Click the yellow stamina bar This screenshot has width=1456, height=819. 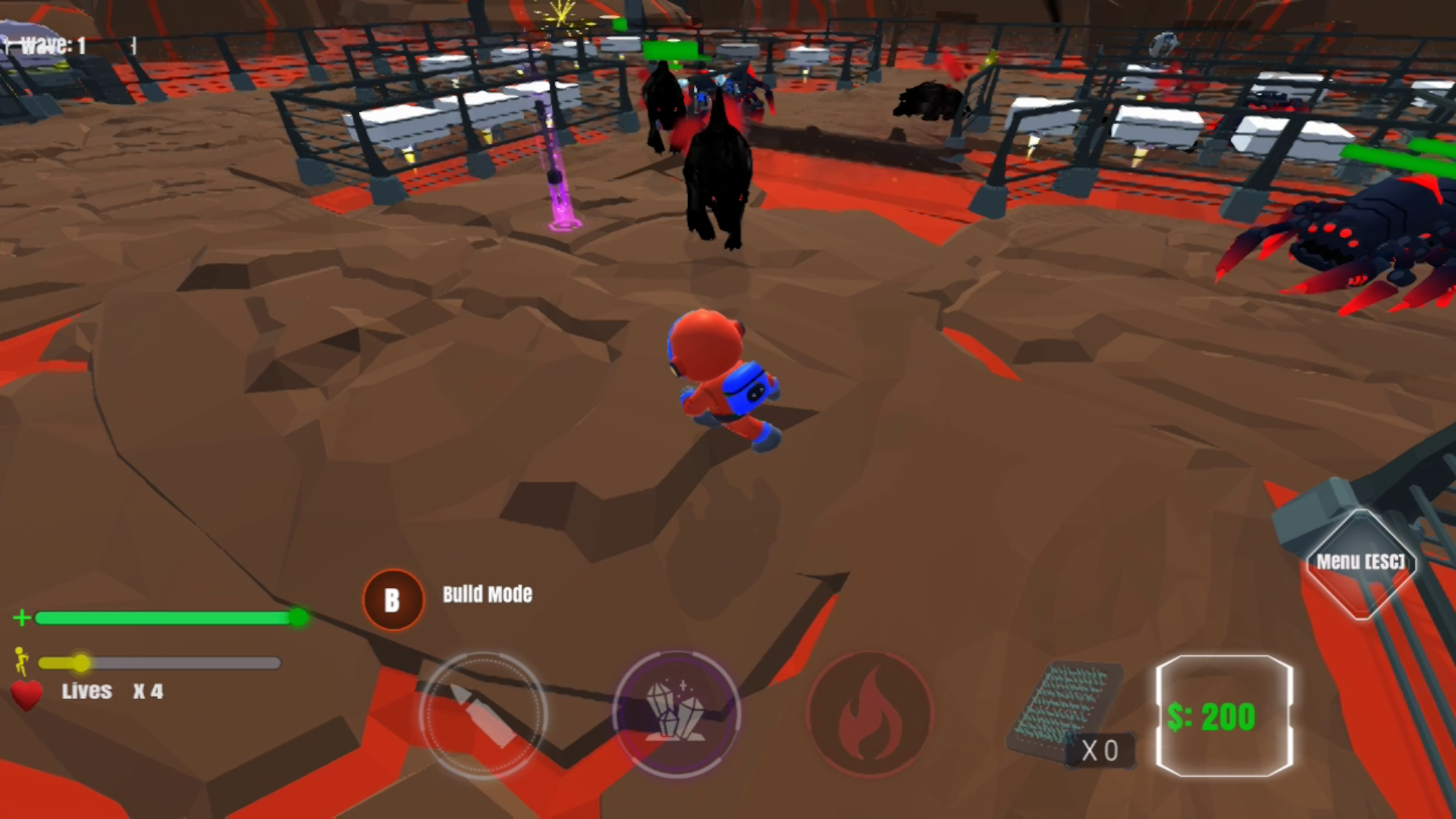click(159, 664)
